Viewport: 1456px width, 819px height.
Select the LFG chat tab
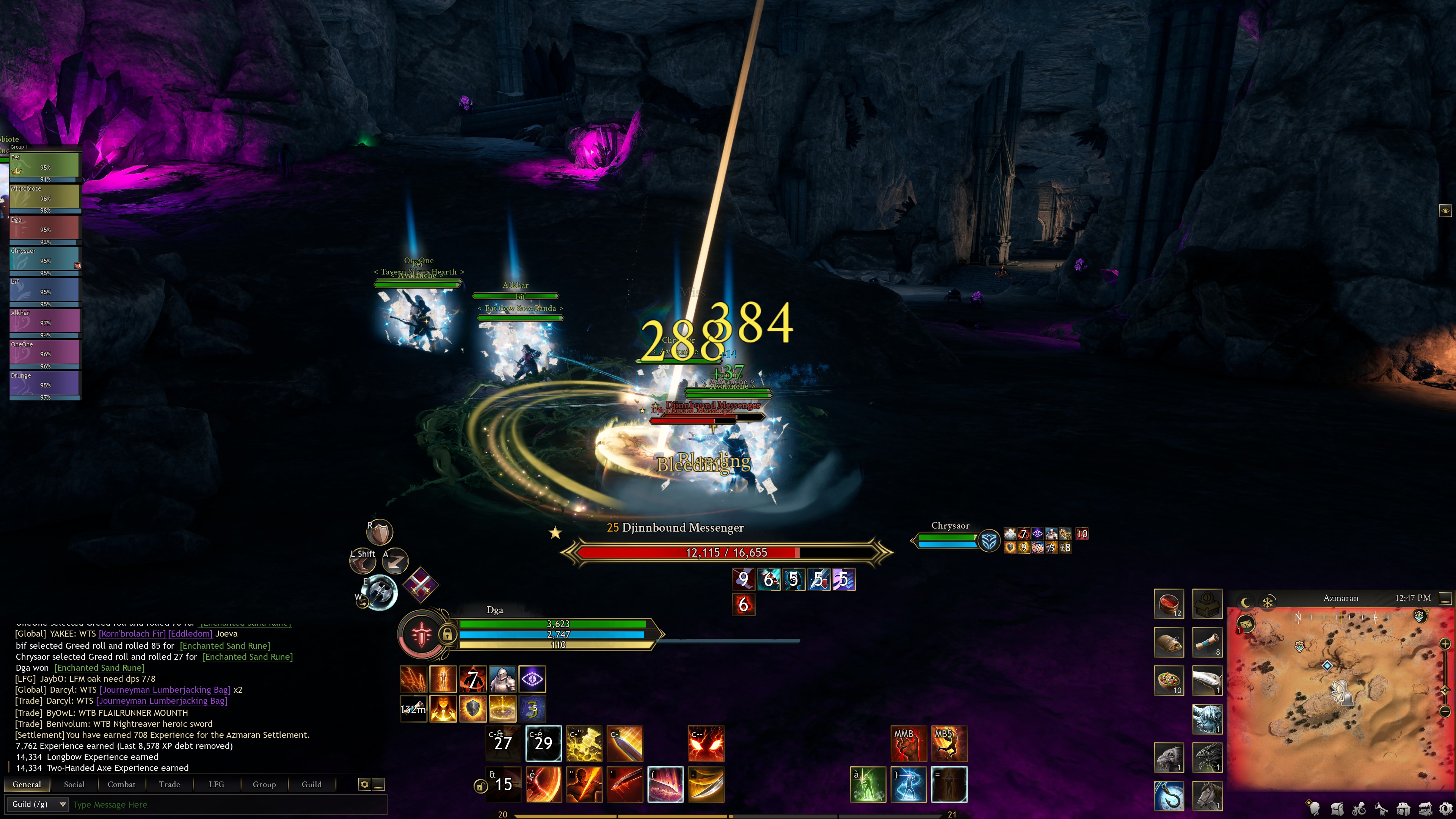(x=216, y=784)
